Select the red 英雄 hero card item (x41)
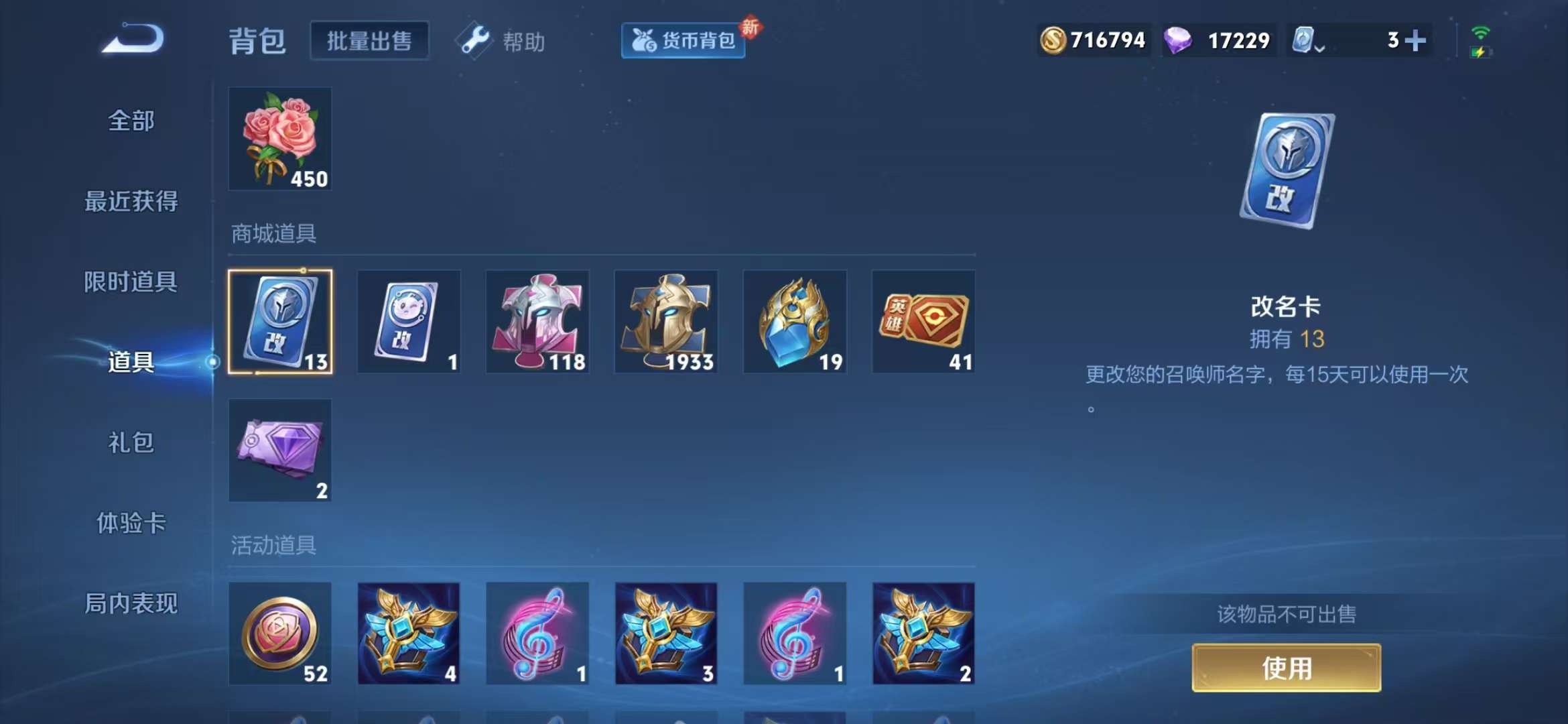 (x=924, y=322)
